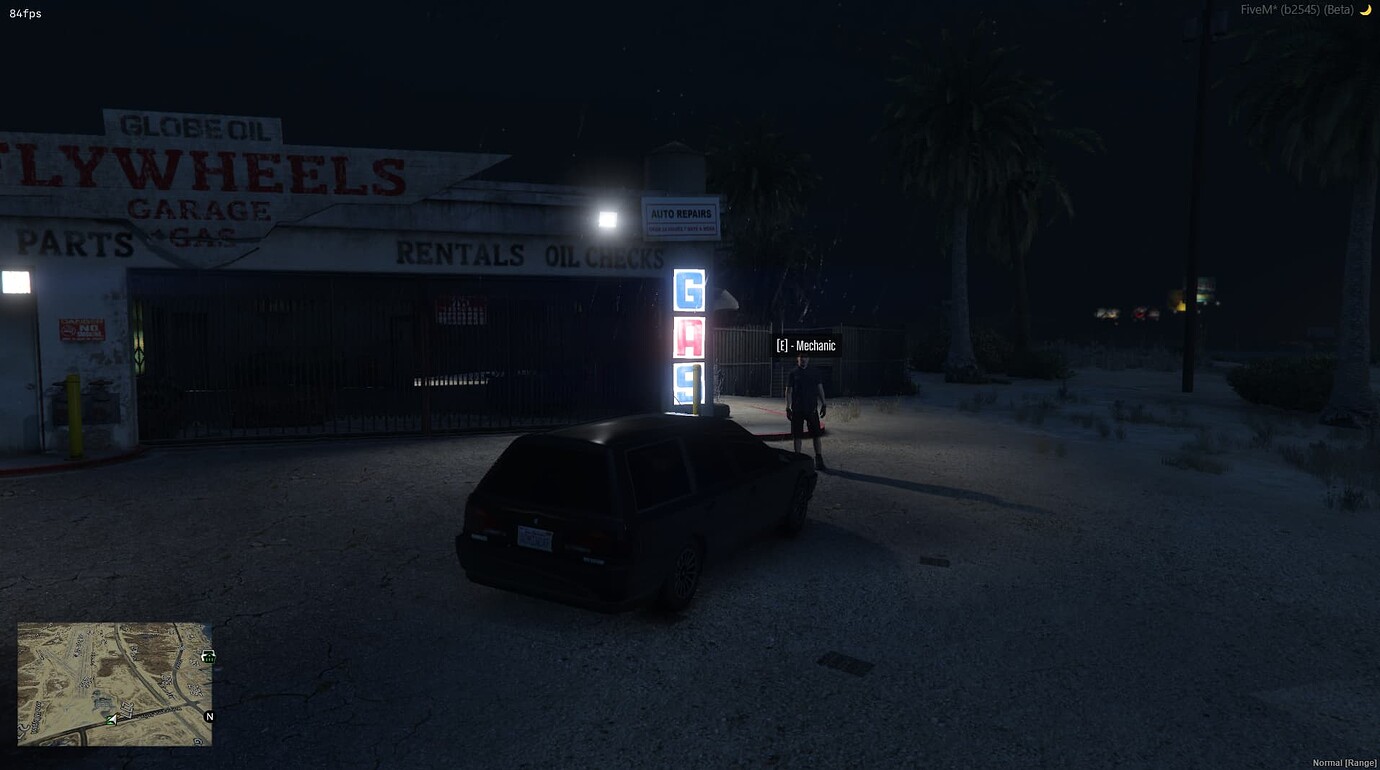Screen dimensions: 1380x770
Task: Click the red letter A on the GAS sign
Action: pyautogui.click(x=687, y=337)
